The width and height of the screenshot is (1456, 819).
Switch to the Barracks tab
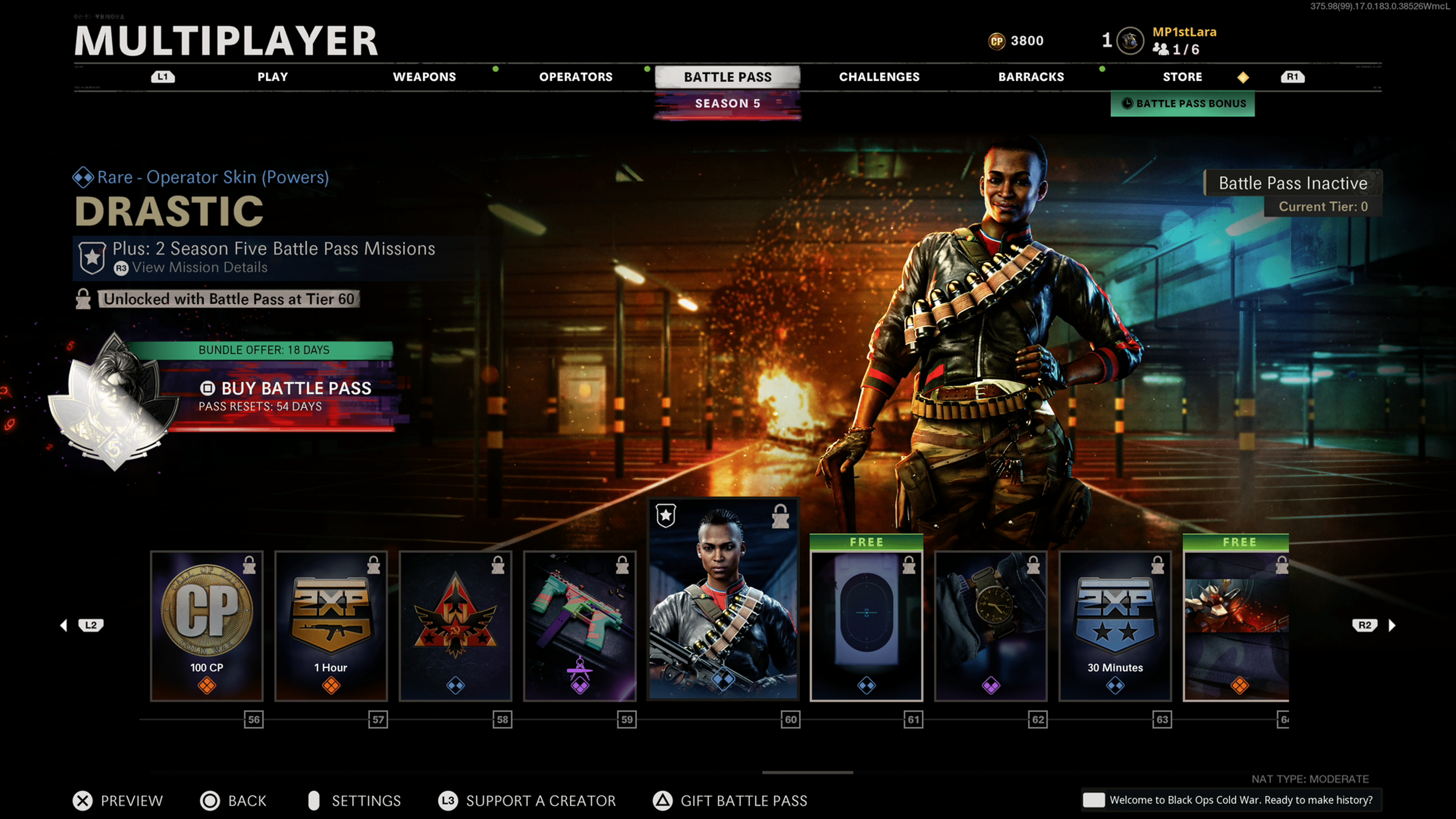coord(1031,77)
